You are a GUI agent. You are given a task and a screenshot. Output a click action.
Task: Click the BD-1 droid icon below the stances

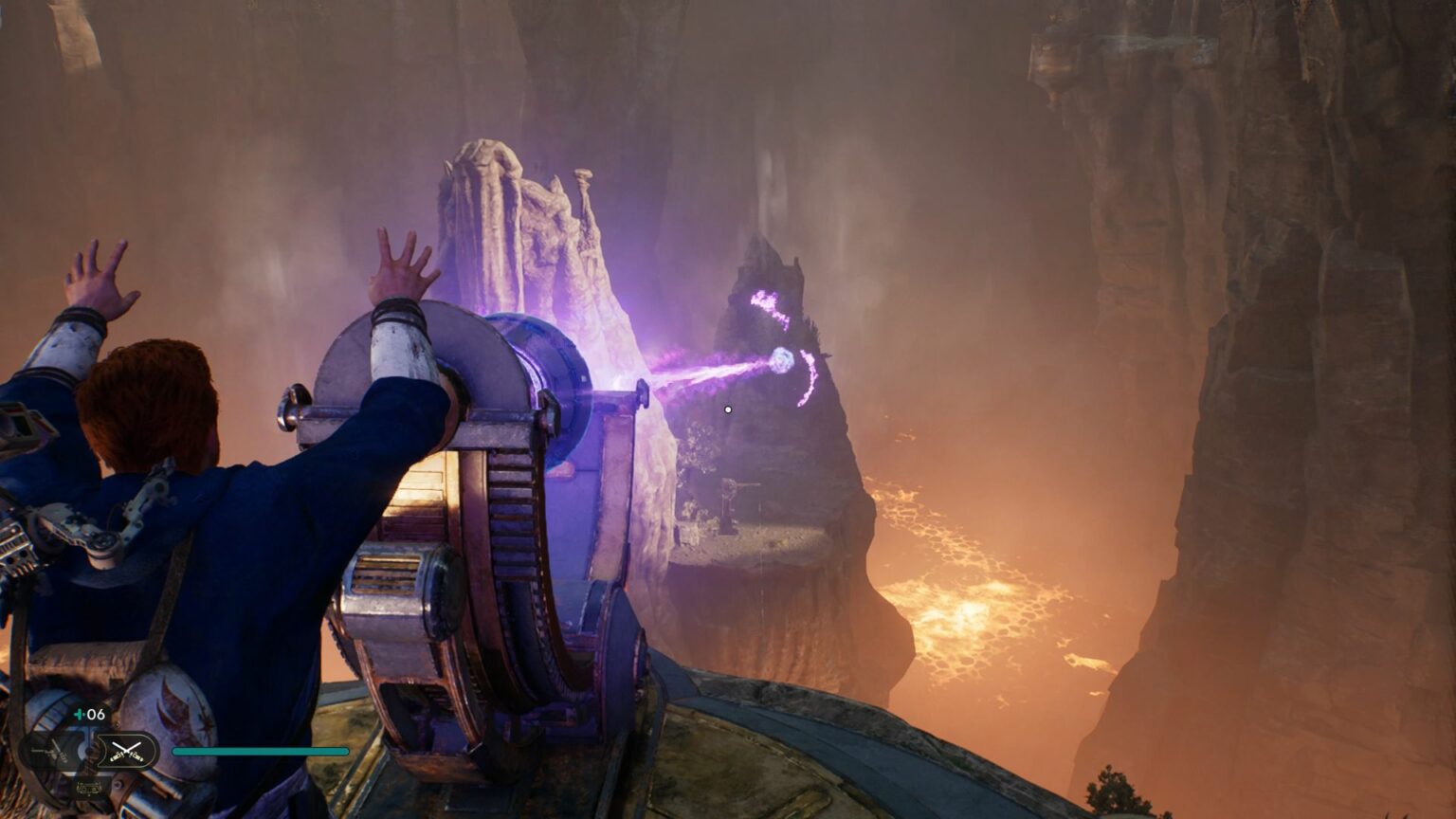[x=89, y=786]
